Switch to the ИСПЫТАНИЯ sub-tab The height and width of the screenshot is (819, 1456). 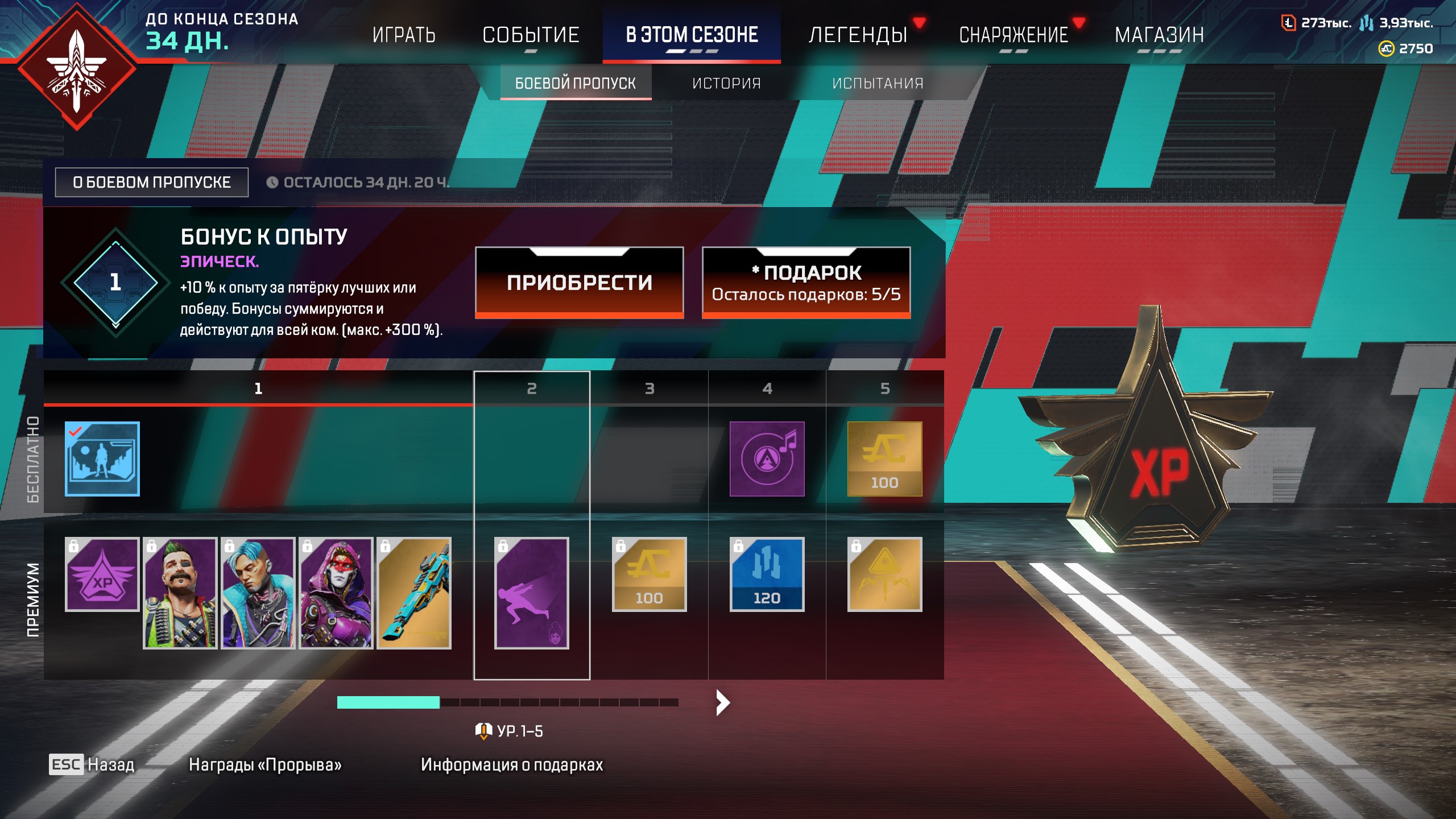[x=878, y=84]
